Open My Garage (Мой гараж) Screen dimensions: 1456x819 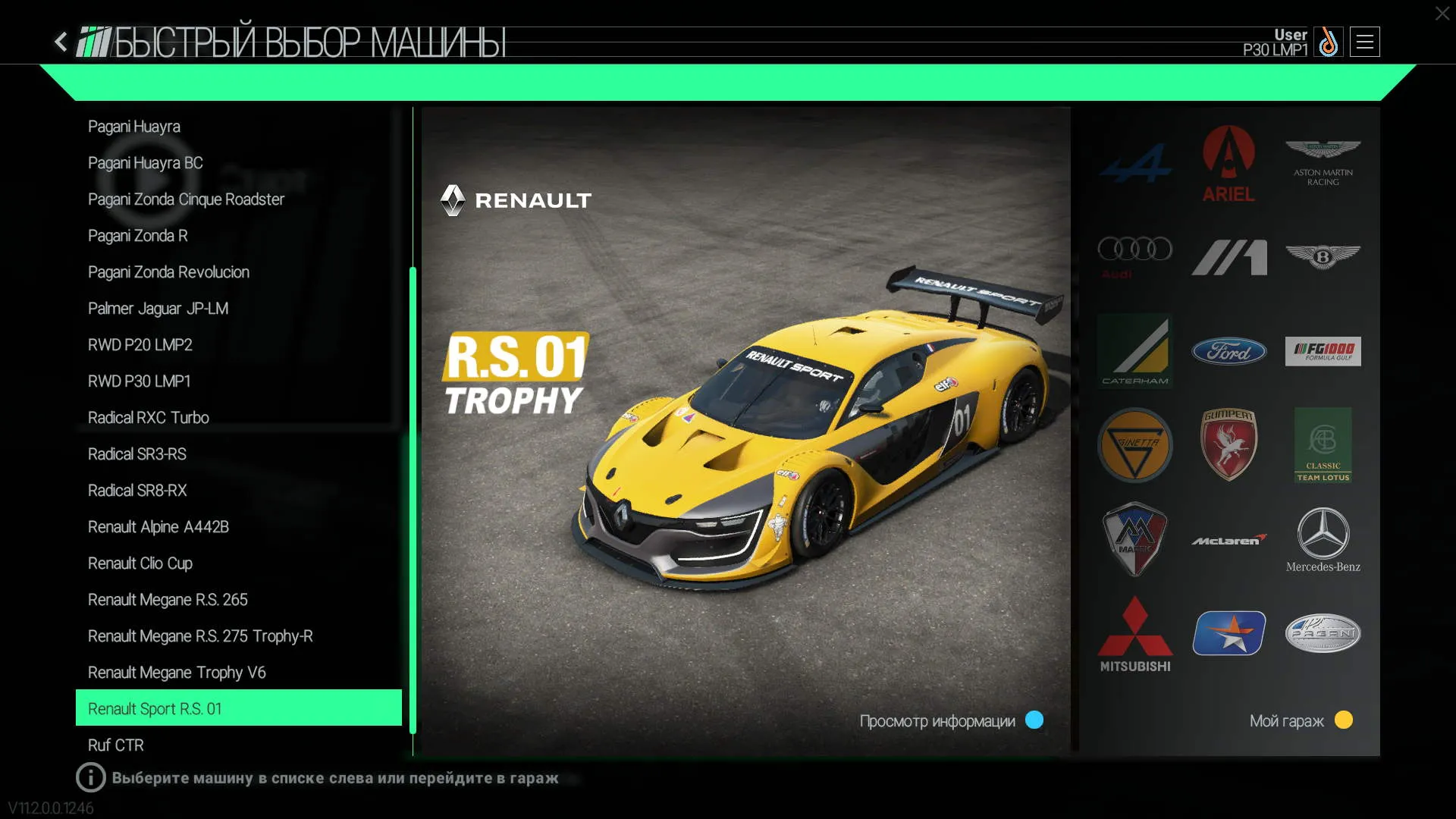coord(1300,720)
